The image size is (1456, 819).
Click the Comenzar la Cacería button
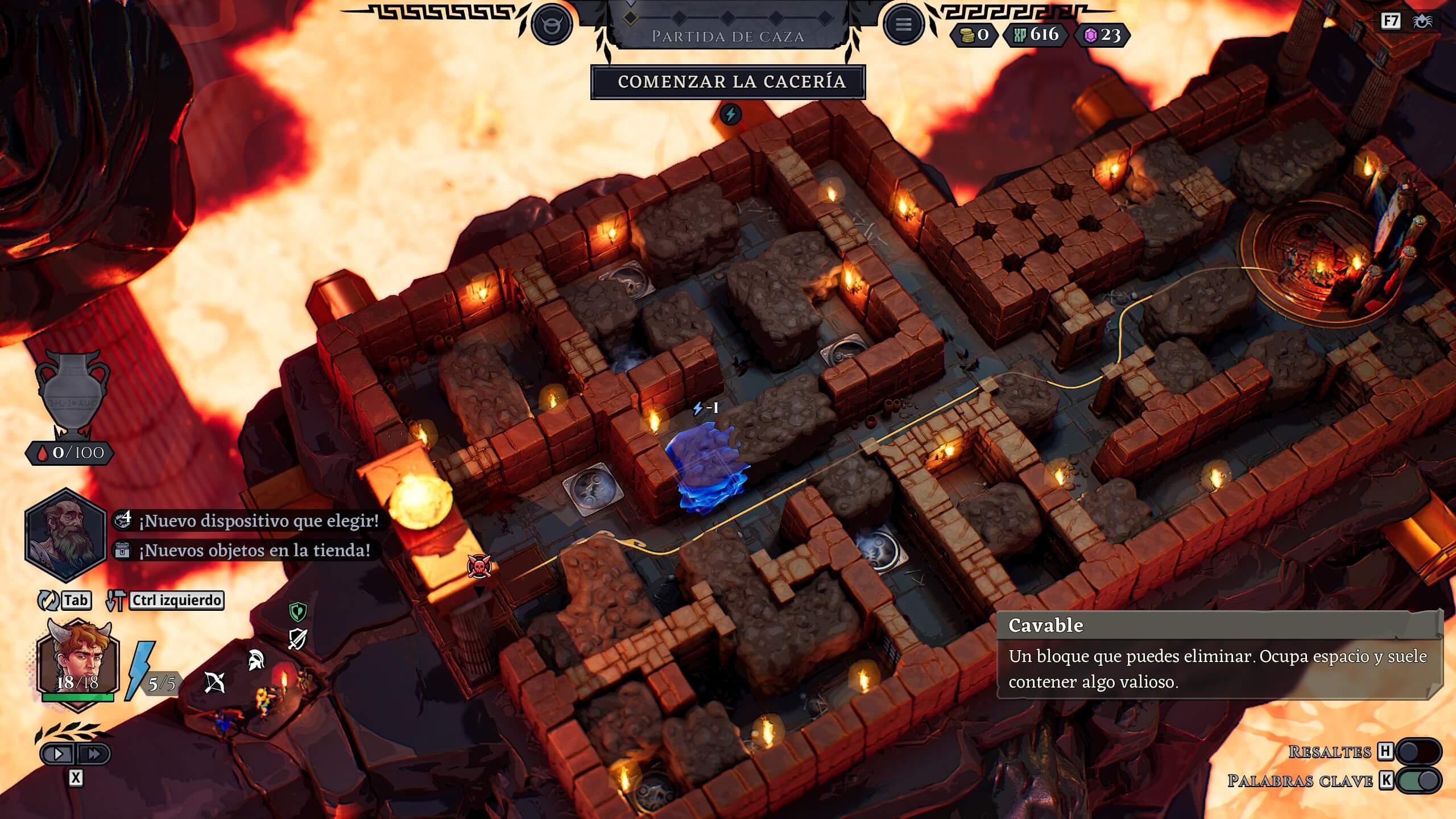[728, 82]
